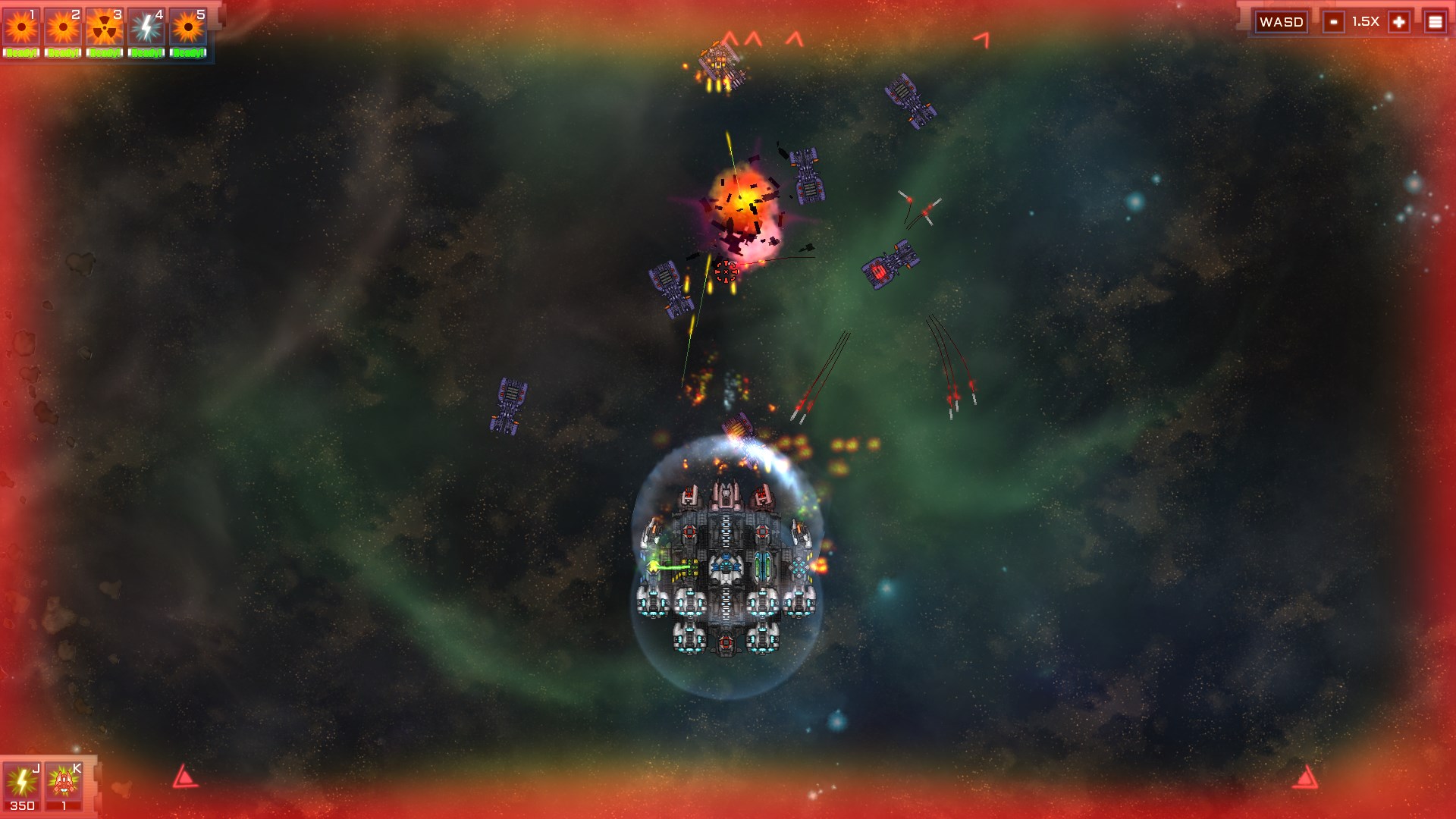The width and height of the screenshot is (1456, 819).
Task: Click the Ready! indicator under ability 1
Action: (22, 53)
